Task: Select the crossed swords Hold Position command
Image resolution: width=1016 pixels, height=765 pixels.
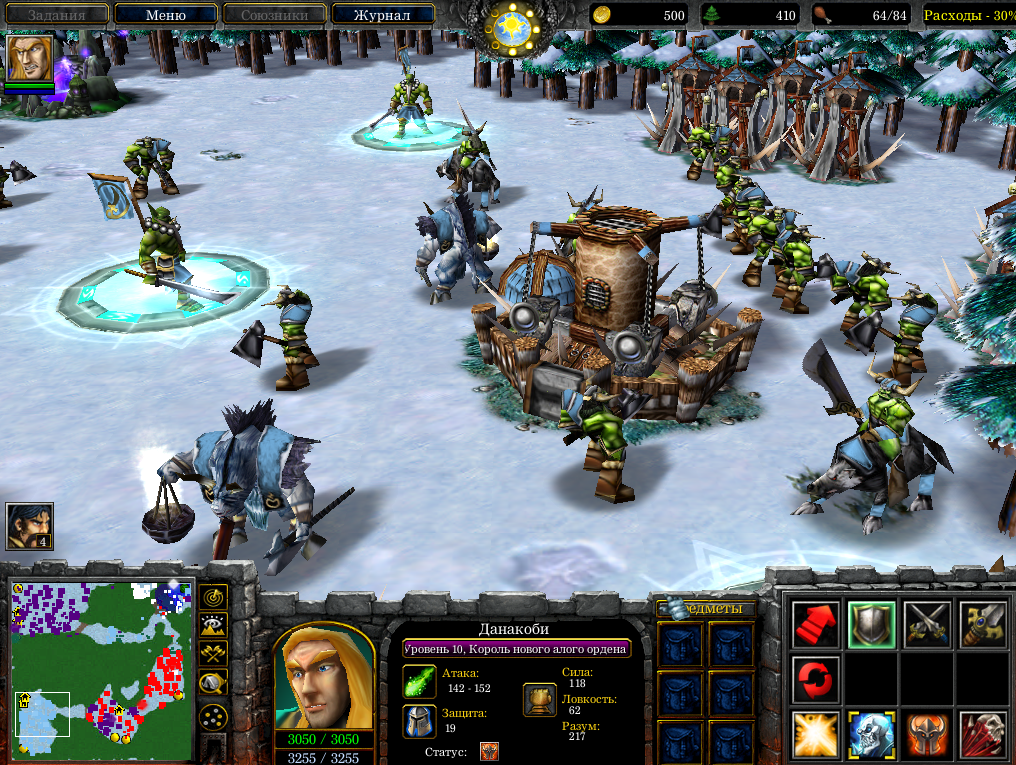Action: [x=926, y=625]
